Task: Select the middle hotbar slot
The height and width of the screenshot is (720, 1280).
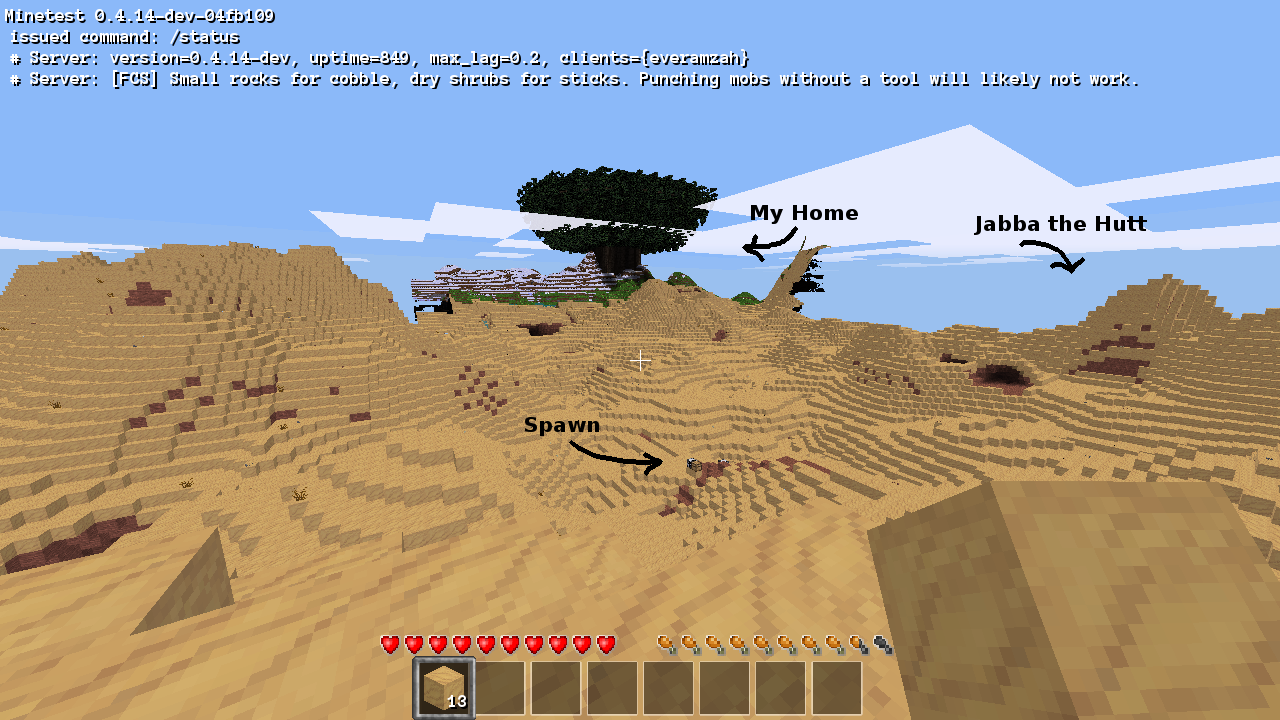Action: (611, 687)
